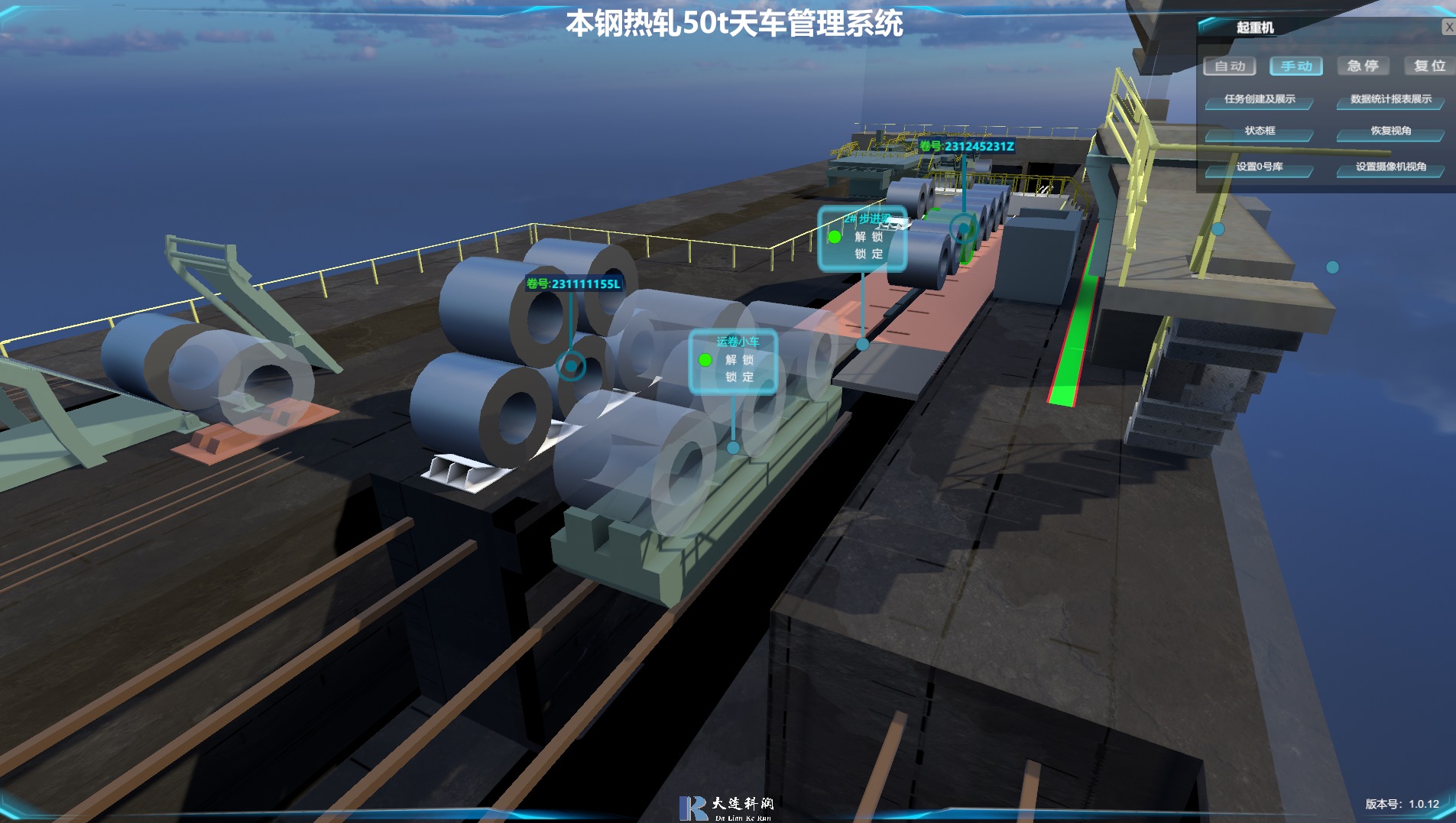Click the 复位 reset button
Image resolution: width=1456 pixels, height=823 pixels.
(x=1428, y=66)
